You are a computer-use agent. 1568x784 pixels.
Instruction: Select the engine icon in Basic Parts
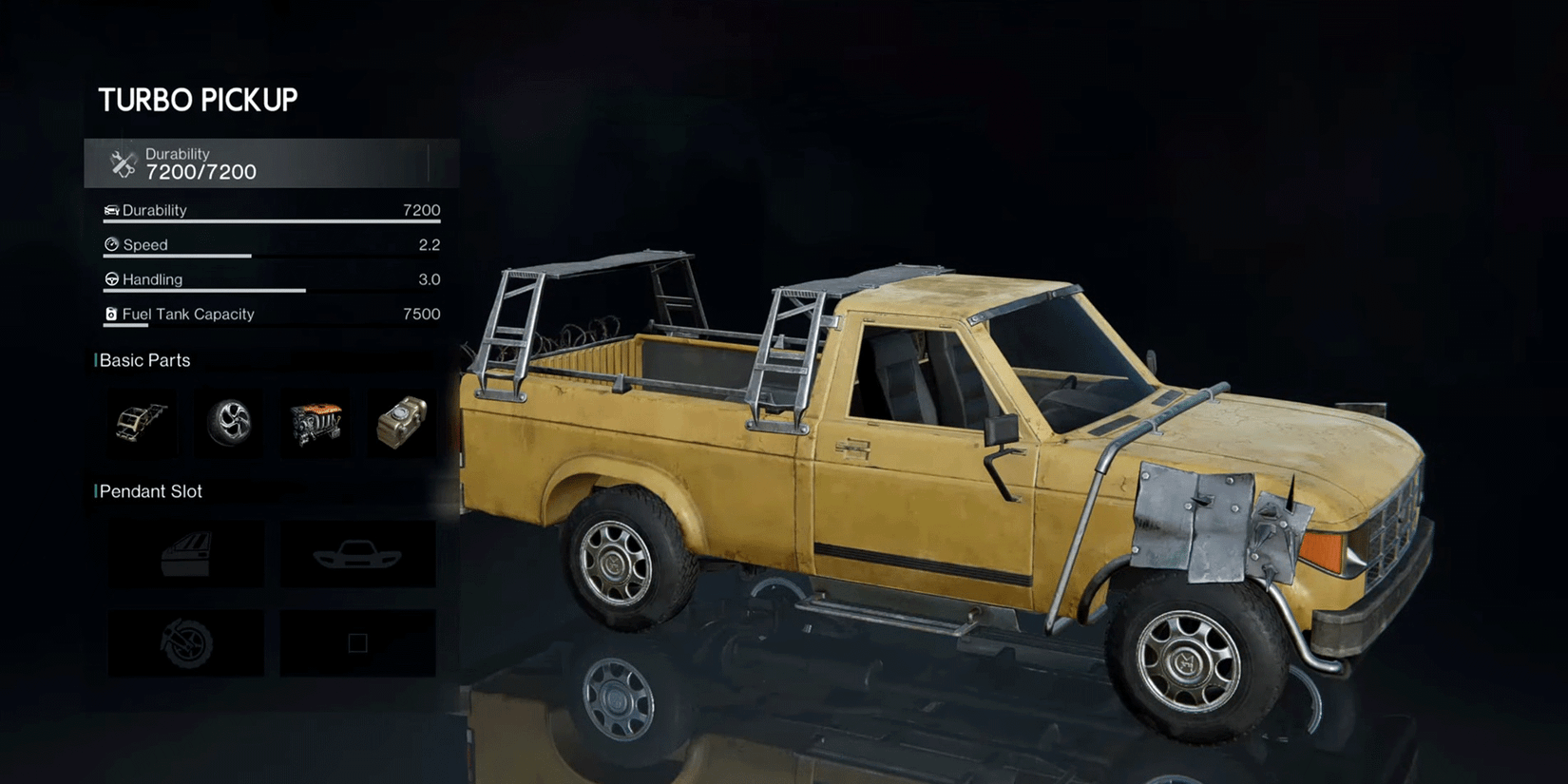pyautogui.click(x=316, y=422)
